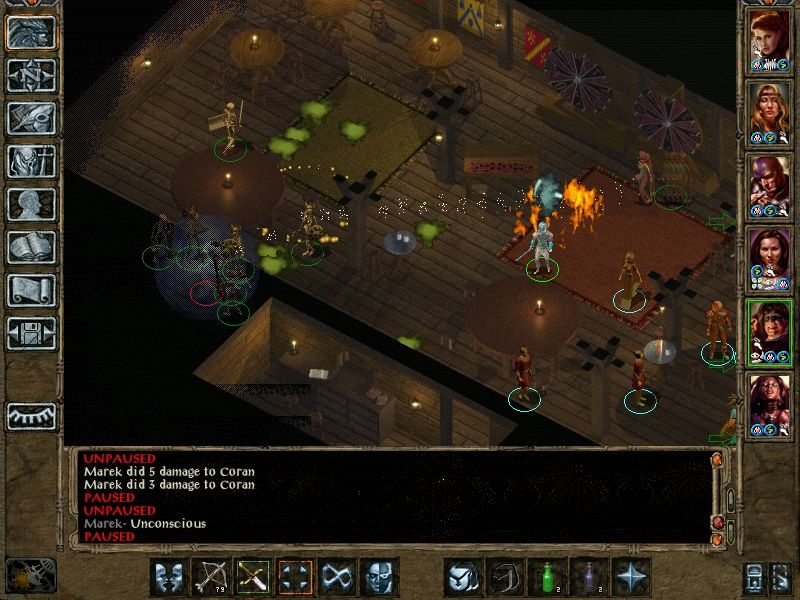Screen dimensions: 800x600
Task: Open the options floppy disk menu
Action: tap(31, 333)
